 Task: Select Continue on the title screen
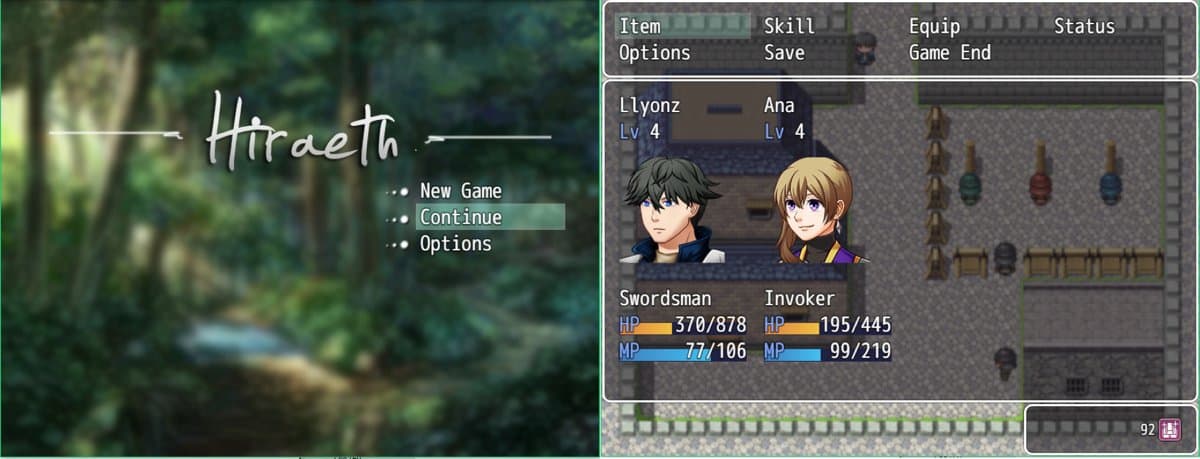click(x=460, y=217)
